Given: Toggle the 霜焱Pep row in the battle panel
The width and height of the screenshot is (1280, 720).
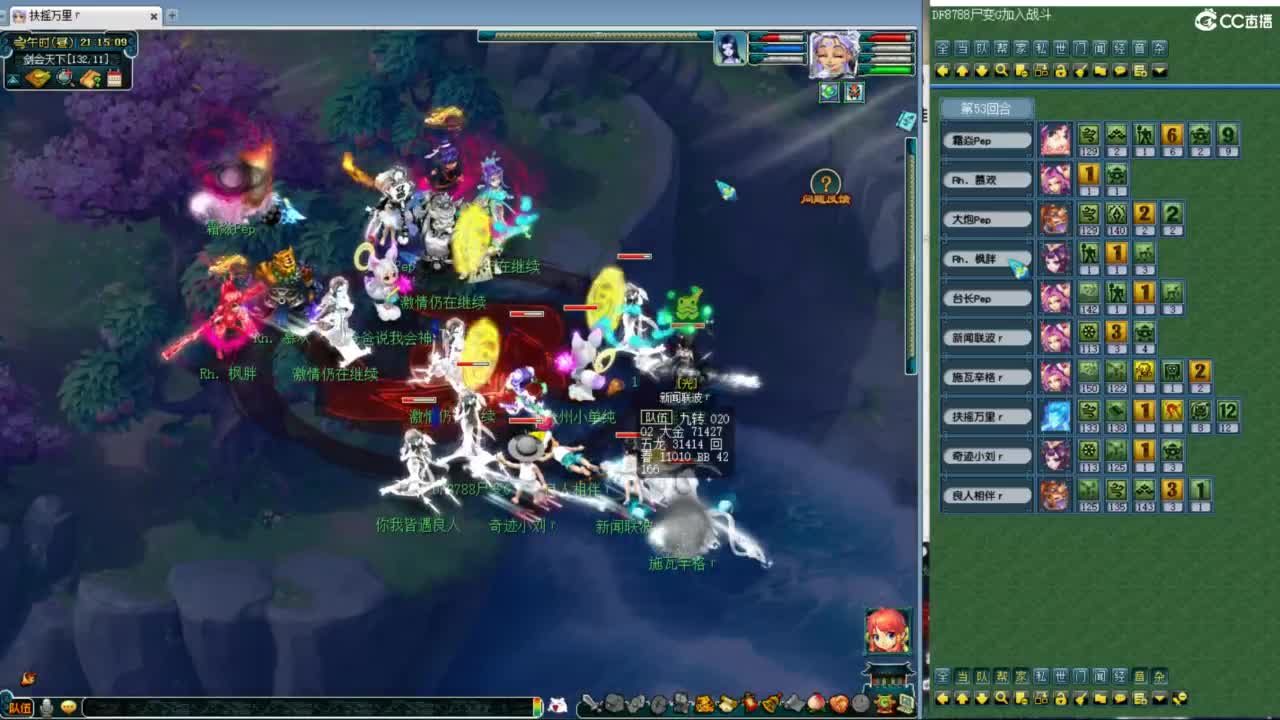Looking at the screenshot, I should tap(986, 139).
